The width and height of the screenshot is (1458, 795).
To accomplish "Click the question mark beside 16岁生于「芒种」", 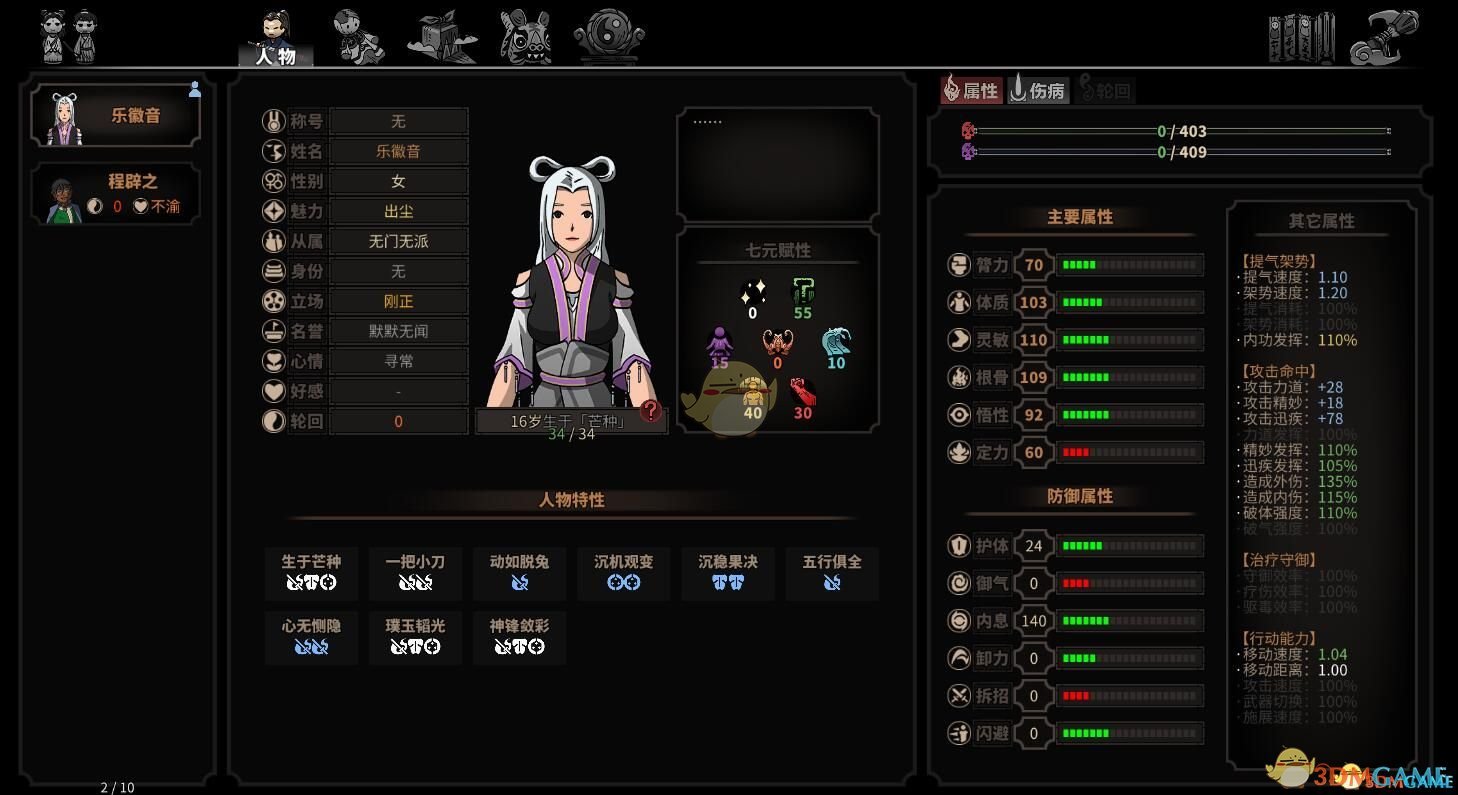I will [x=650, y=409].
